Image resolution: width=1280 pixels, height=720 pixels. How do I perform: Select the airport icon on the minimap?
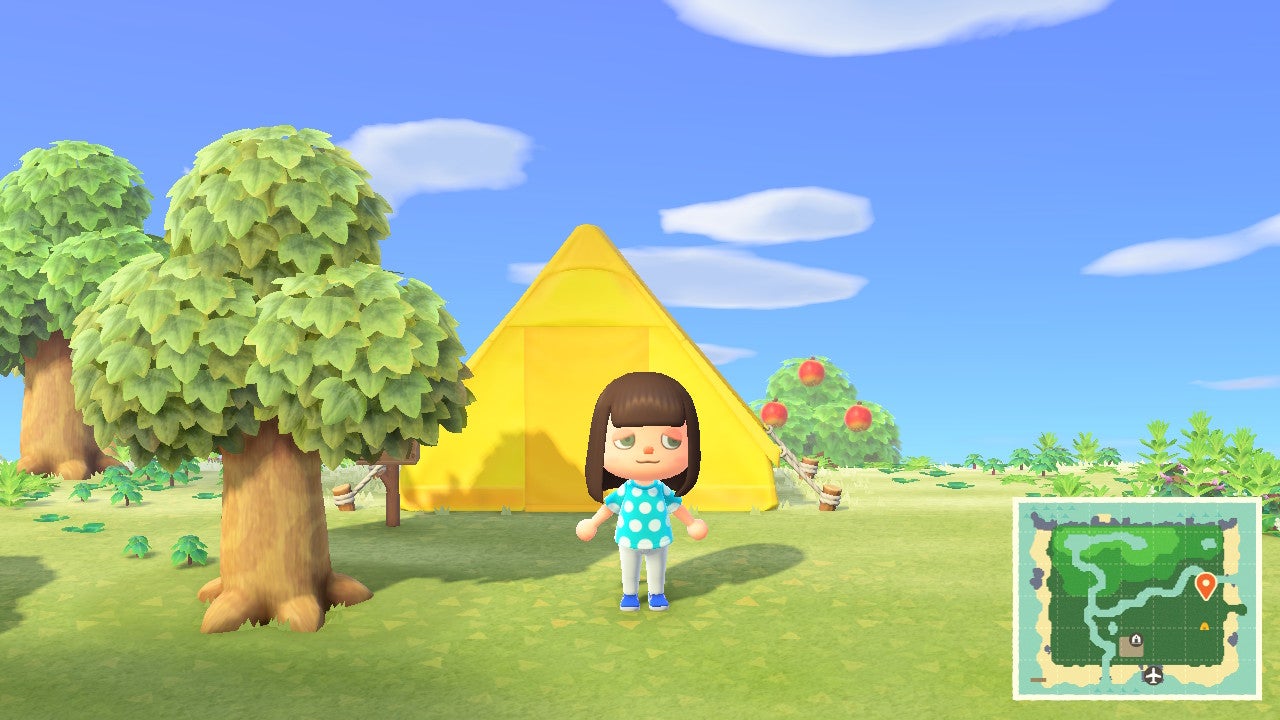click(x=1152, y=676)
